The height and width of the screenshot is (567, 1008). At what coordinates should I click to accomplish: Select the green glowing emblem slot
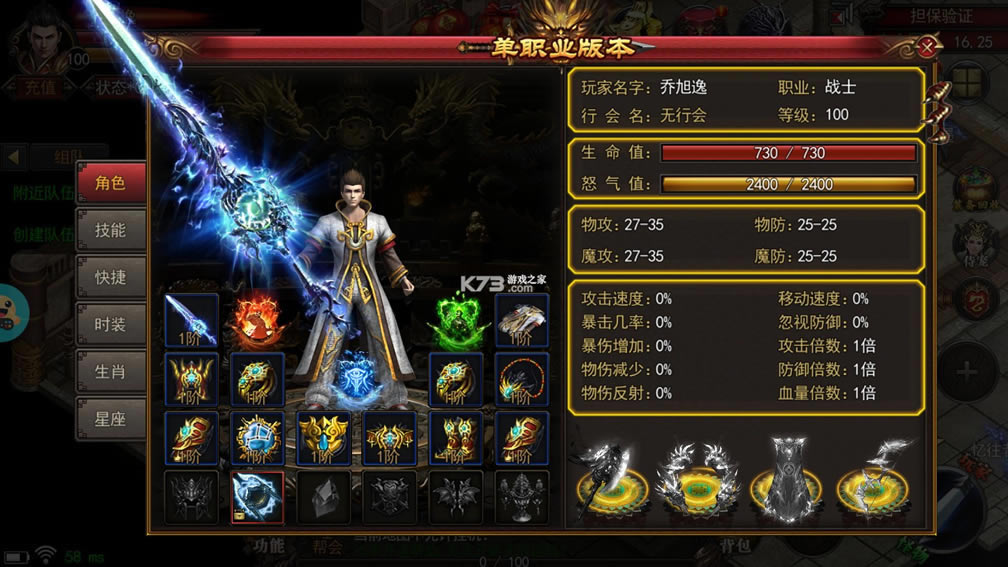coord(456,320)
